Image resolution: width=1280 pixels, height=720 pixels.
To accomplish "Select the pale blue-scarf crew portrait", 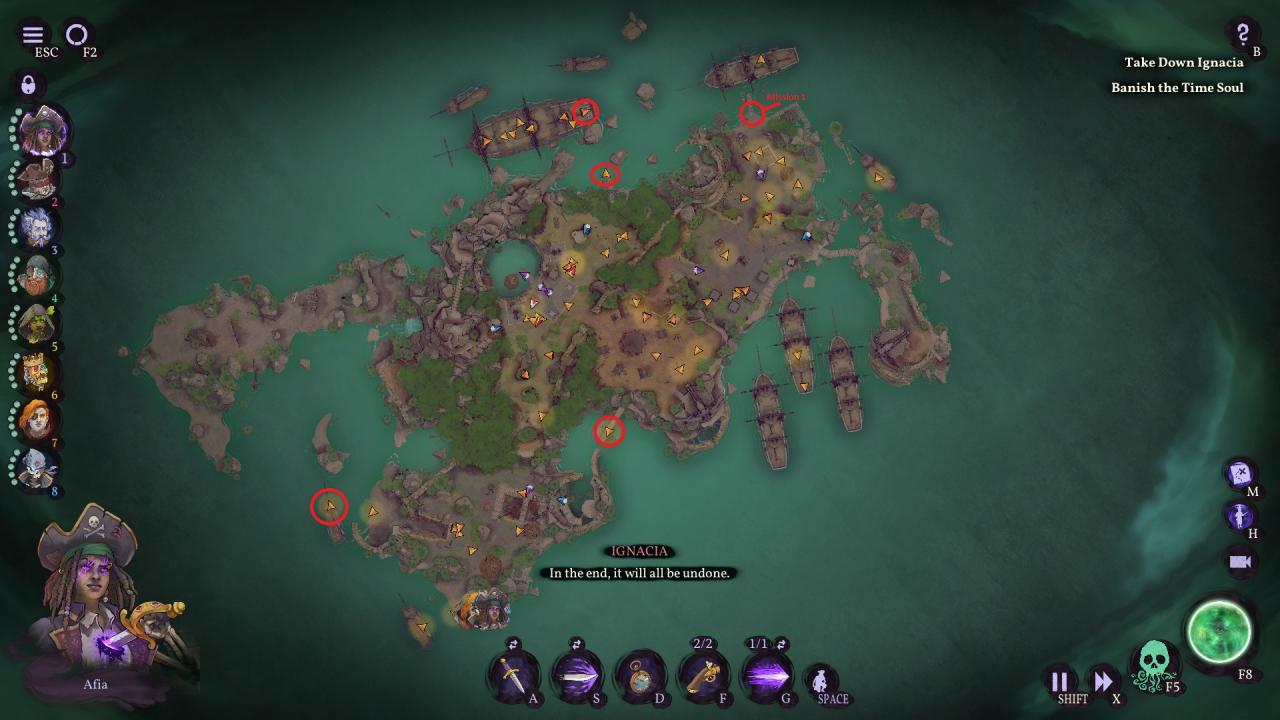I will [x=37, y=468].
